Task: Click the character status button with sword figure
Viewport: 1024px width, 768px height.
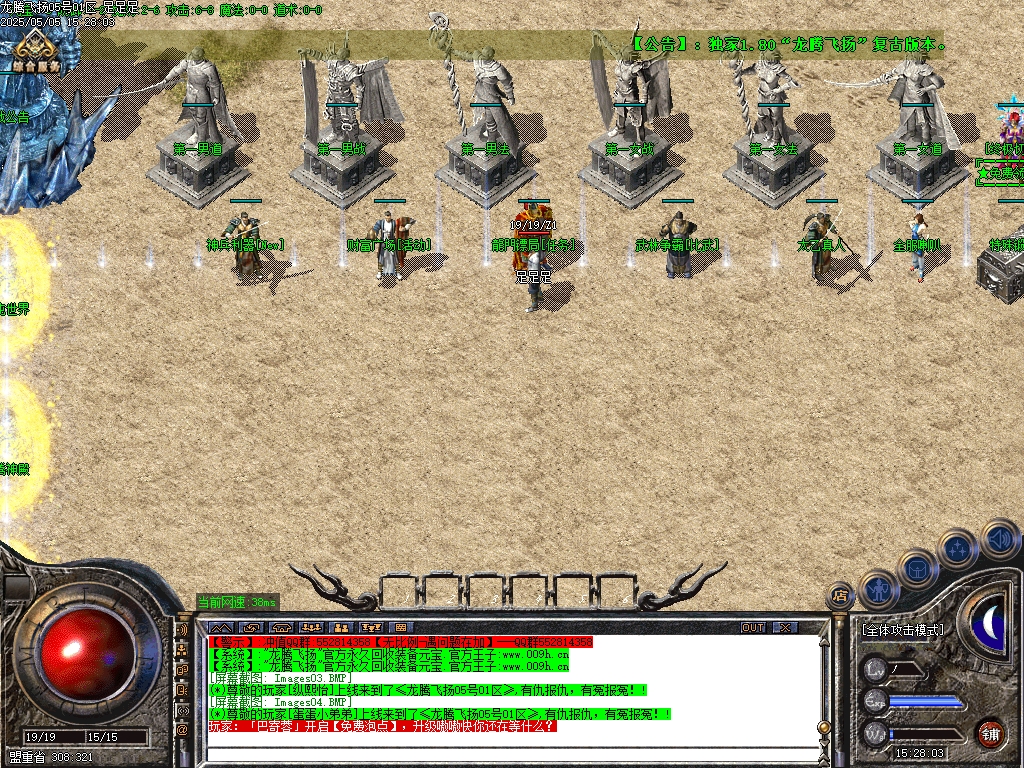Action: (877, 588)
